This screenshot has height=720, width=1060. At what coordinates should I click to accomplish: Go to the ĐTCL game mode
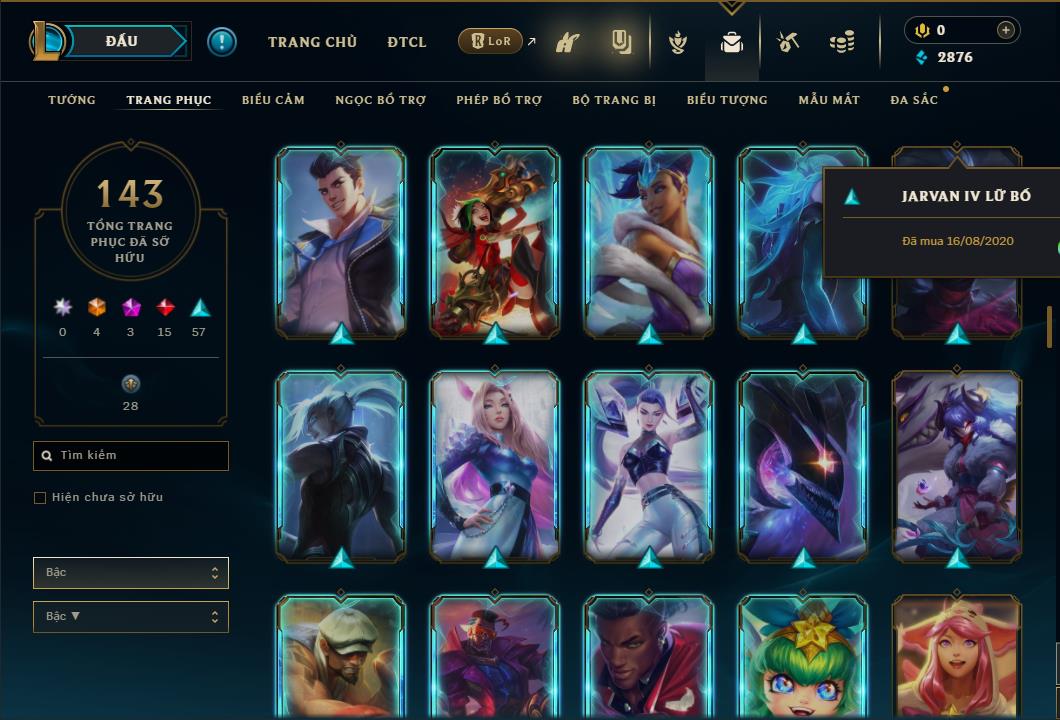pos(407,42)
